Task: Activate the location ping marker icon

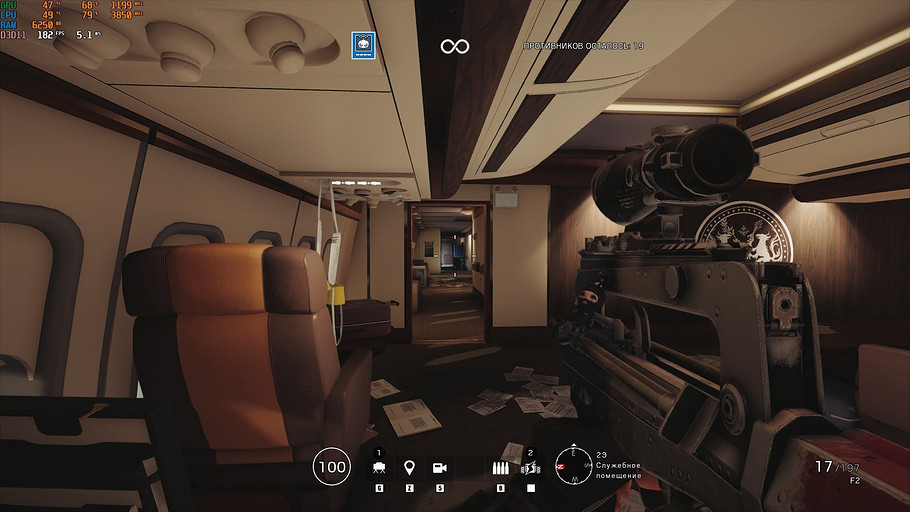Action: (x=409, y=467)
